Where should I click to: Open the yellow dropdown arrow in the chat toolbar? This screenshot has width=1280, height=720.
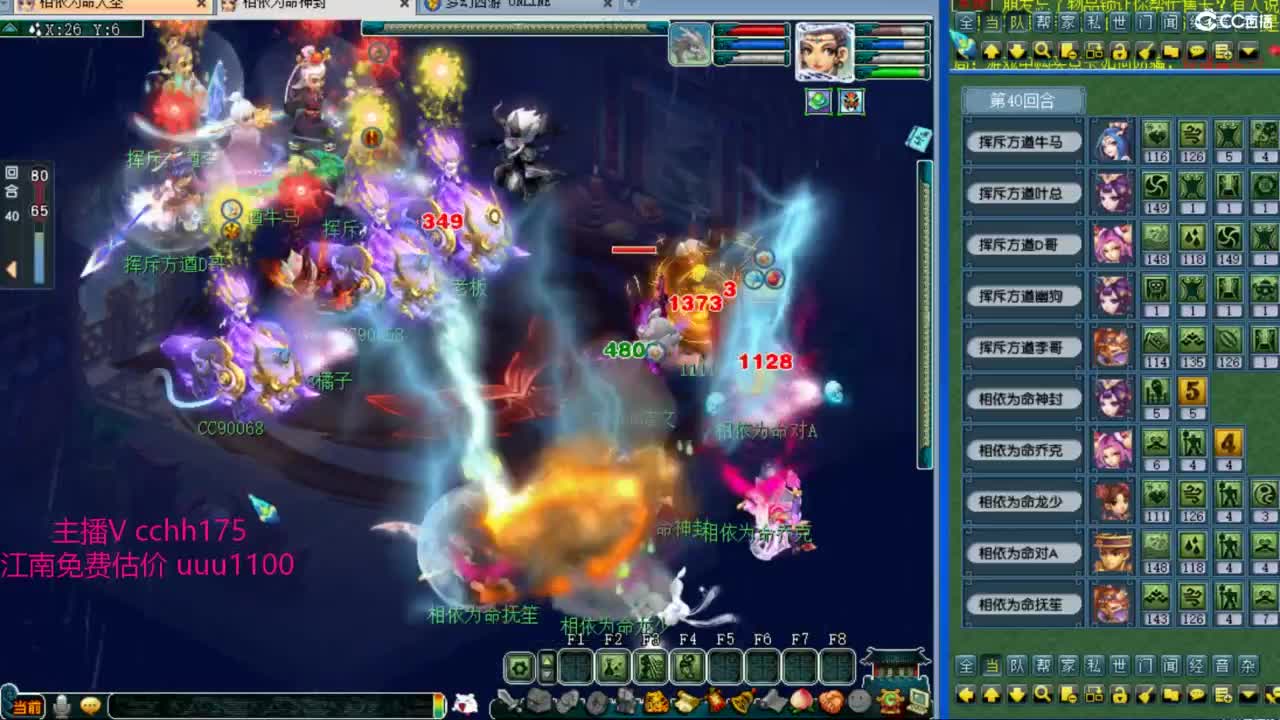(x=1248, y=694)
